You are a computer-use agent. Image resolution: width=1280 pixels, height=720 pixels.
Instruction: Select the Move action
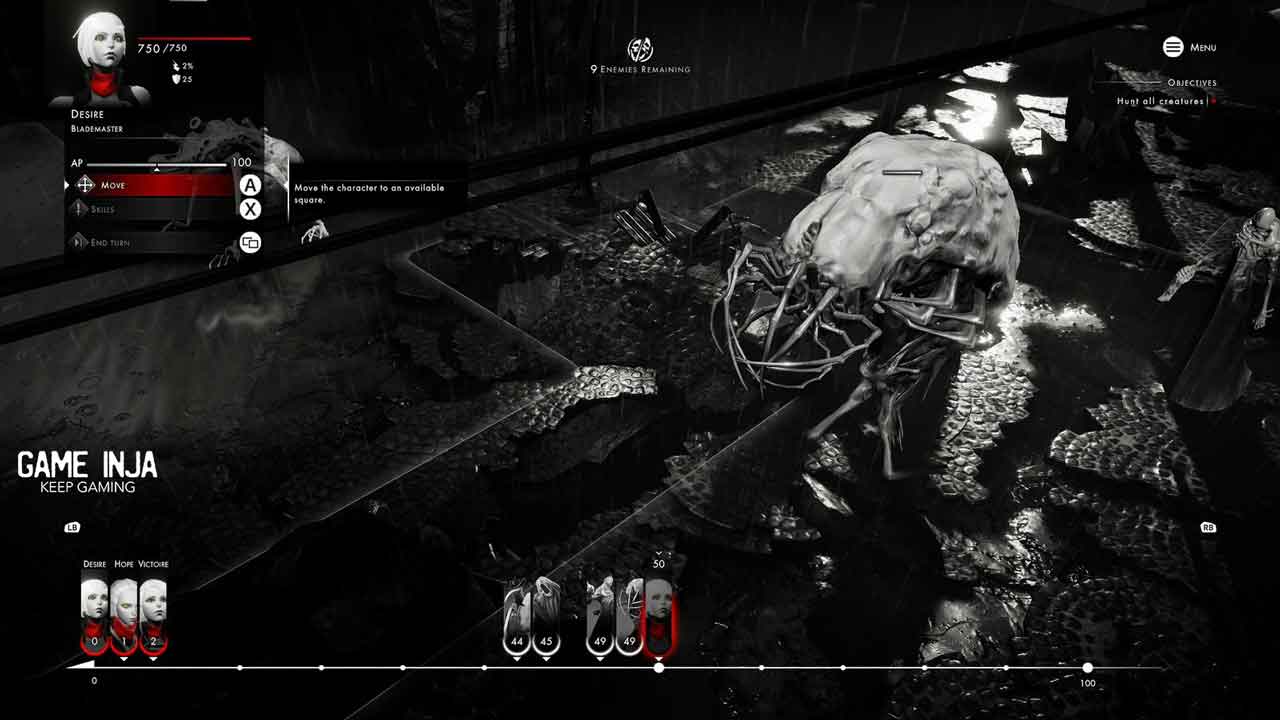(150, 185)
